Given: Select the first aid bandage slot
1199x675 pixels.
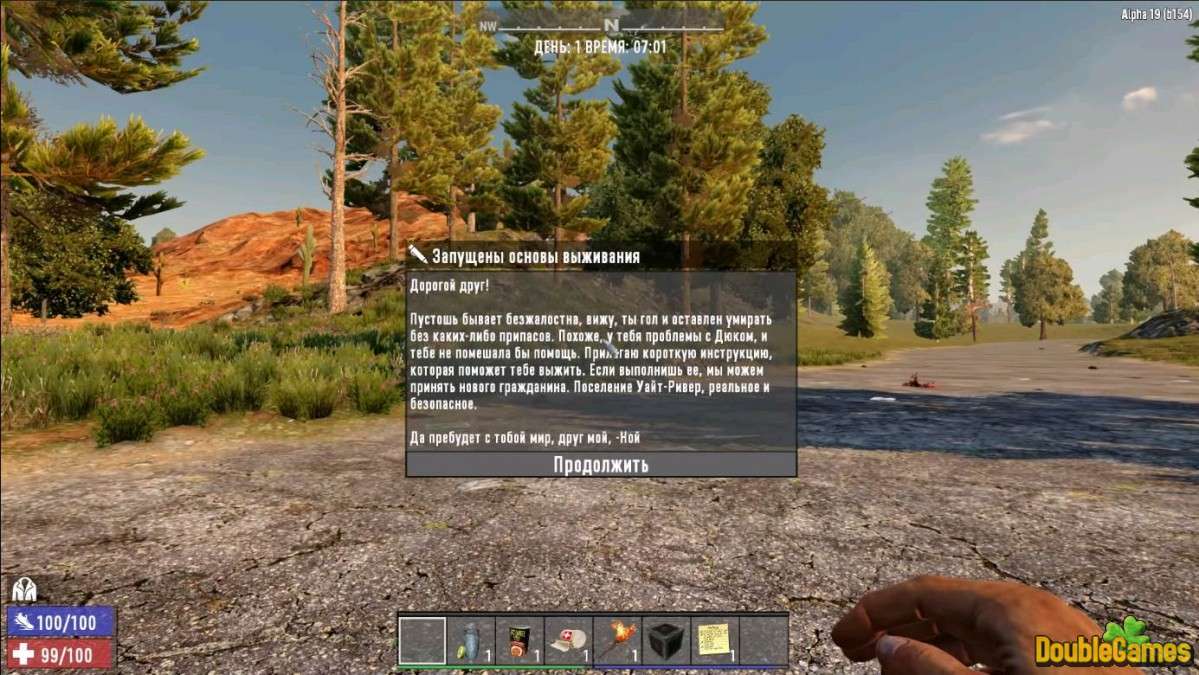Looking at the screenshot, I should point(568,640).
